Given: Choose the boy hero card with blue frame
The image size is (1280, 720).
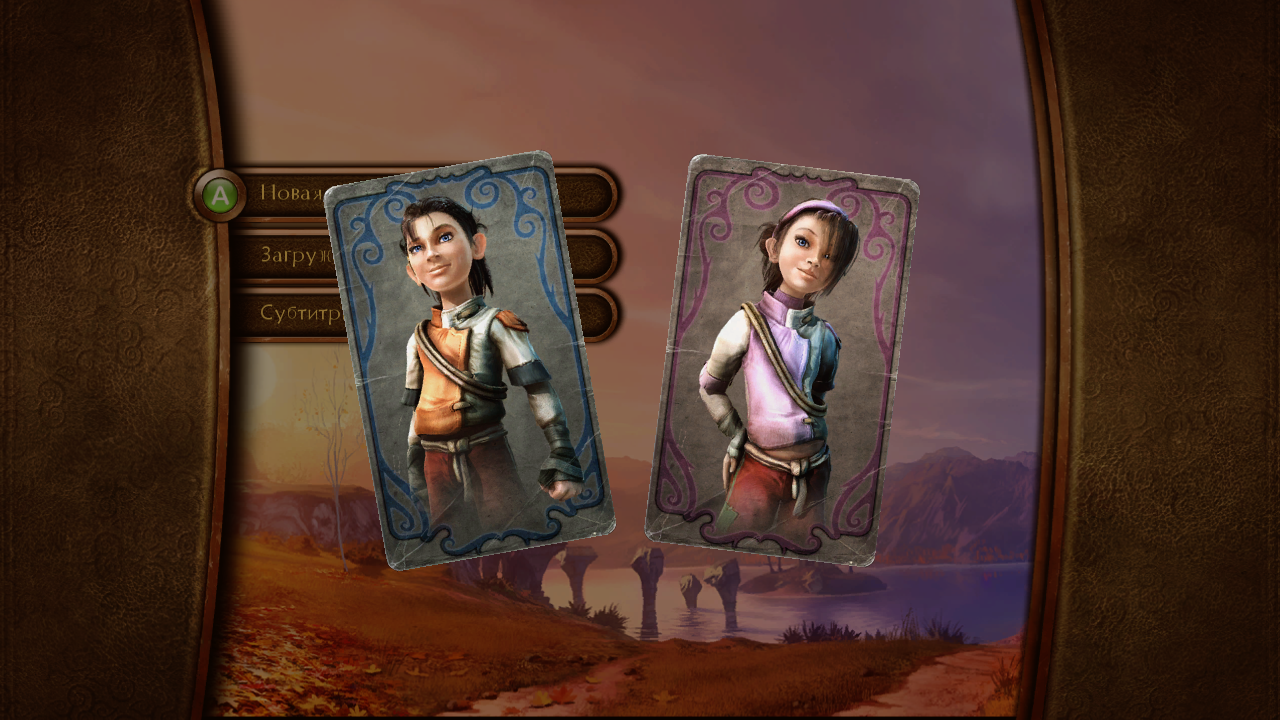Looking at the screenshot, I should (x=470, y=360).
